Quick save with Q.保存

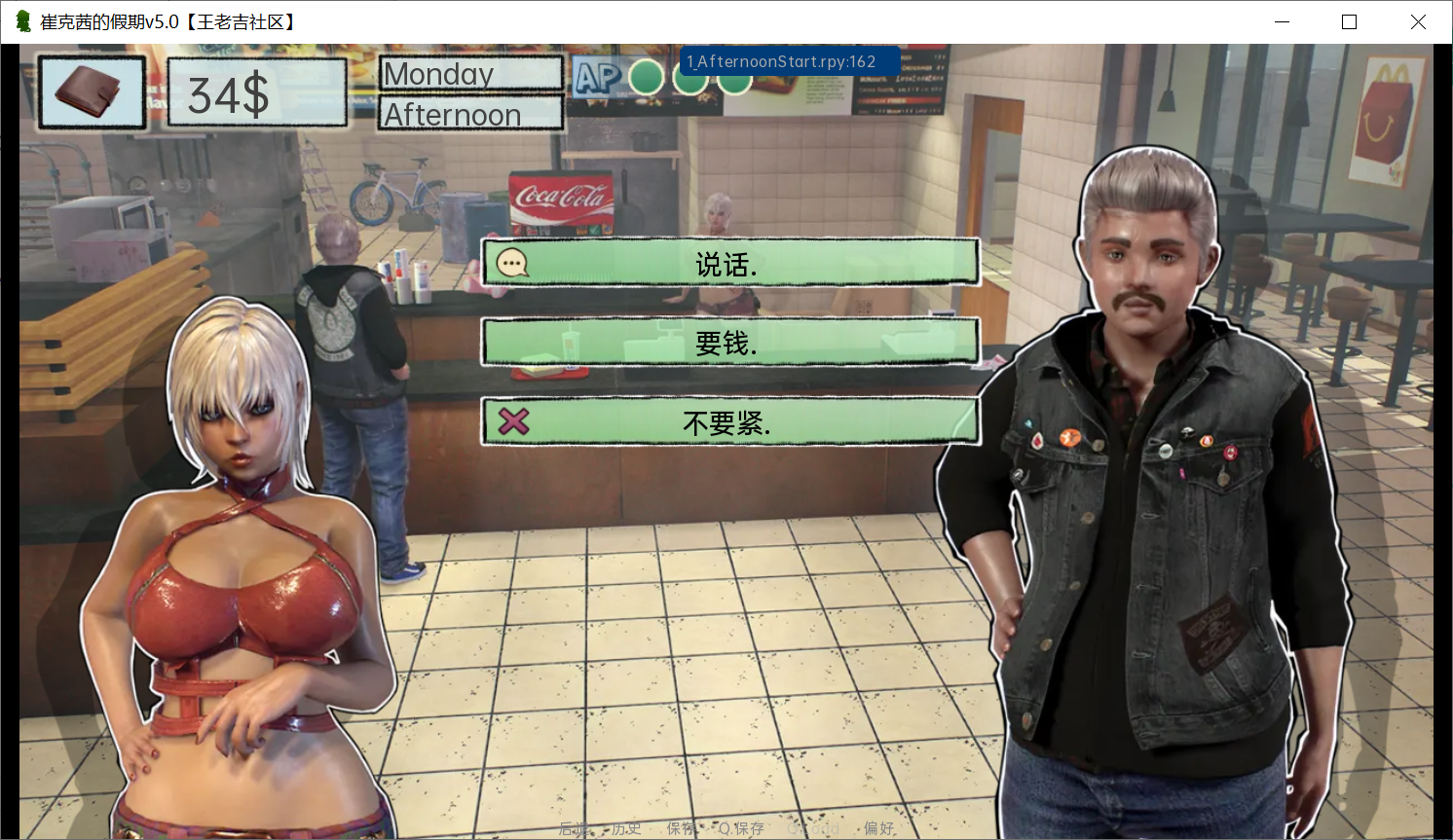741,828
